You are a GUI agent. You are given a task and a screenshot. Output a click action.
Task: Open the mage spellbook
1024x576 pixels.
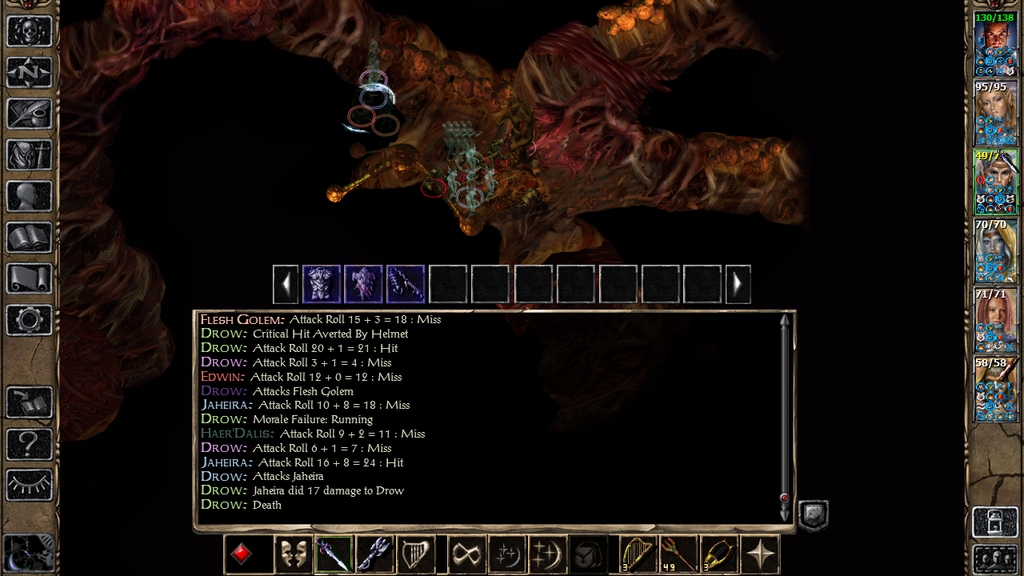coord(29,237)
